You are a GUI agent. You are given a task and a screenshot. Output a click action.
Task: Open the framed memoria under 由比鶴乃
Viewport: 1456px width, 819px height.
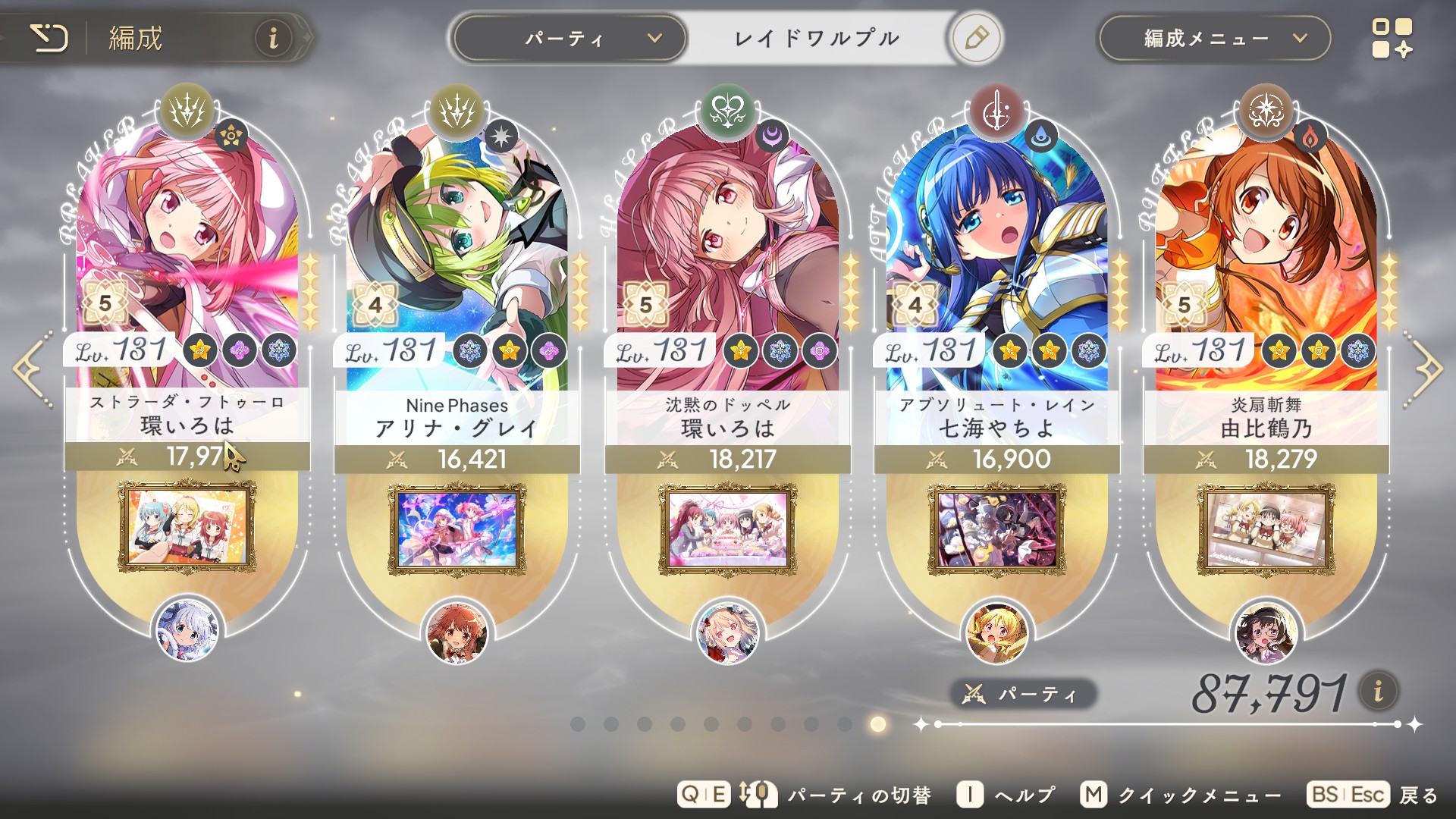tap(1266, 529)
